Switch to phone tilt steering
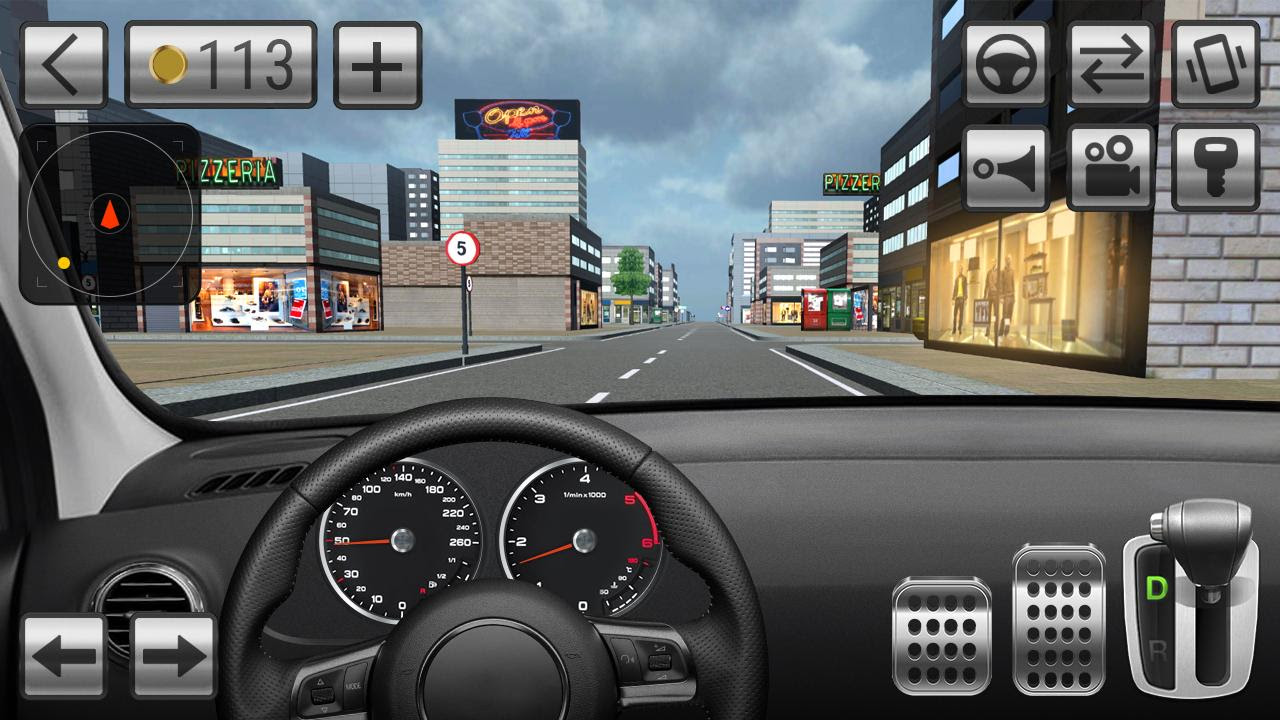This screenshot has width=1280, height=720. 1215,65
